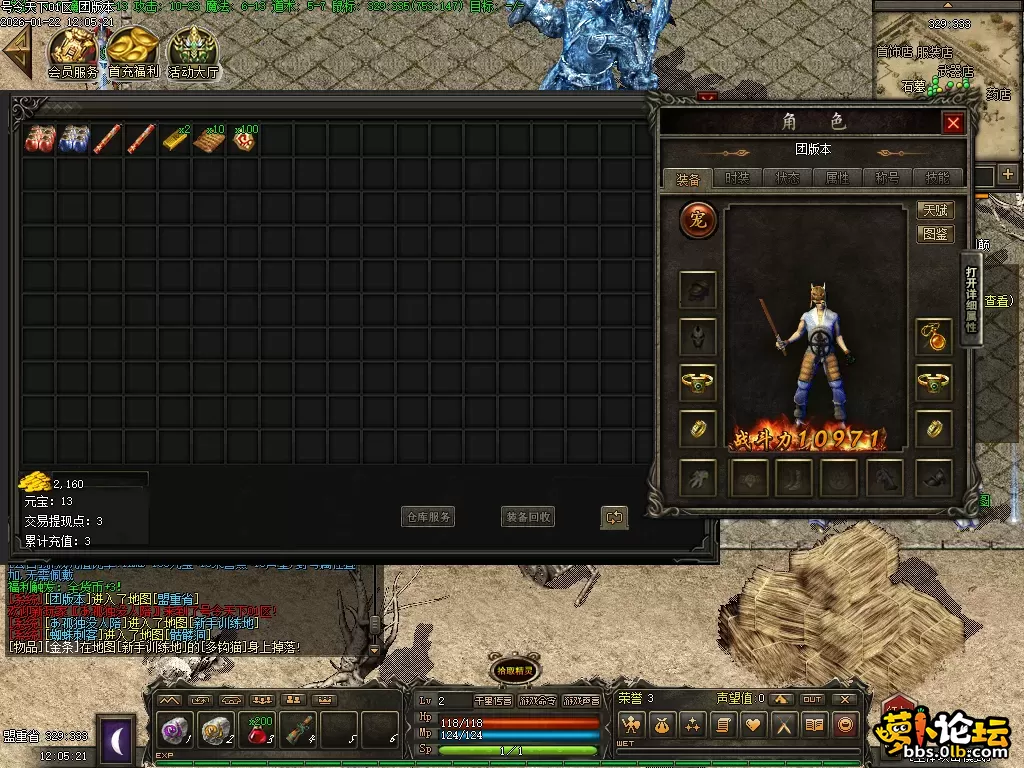Open the 图鉴 codex button
Image resolution: width=1024 pixels, height=768 pixels.
click(x=935, y=234)
